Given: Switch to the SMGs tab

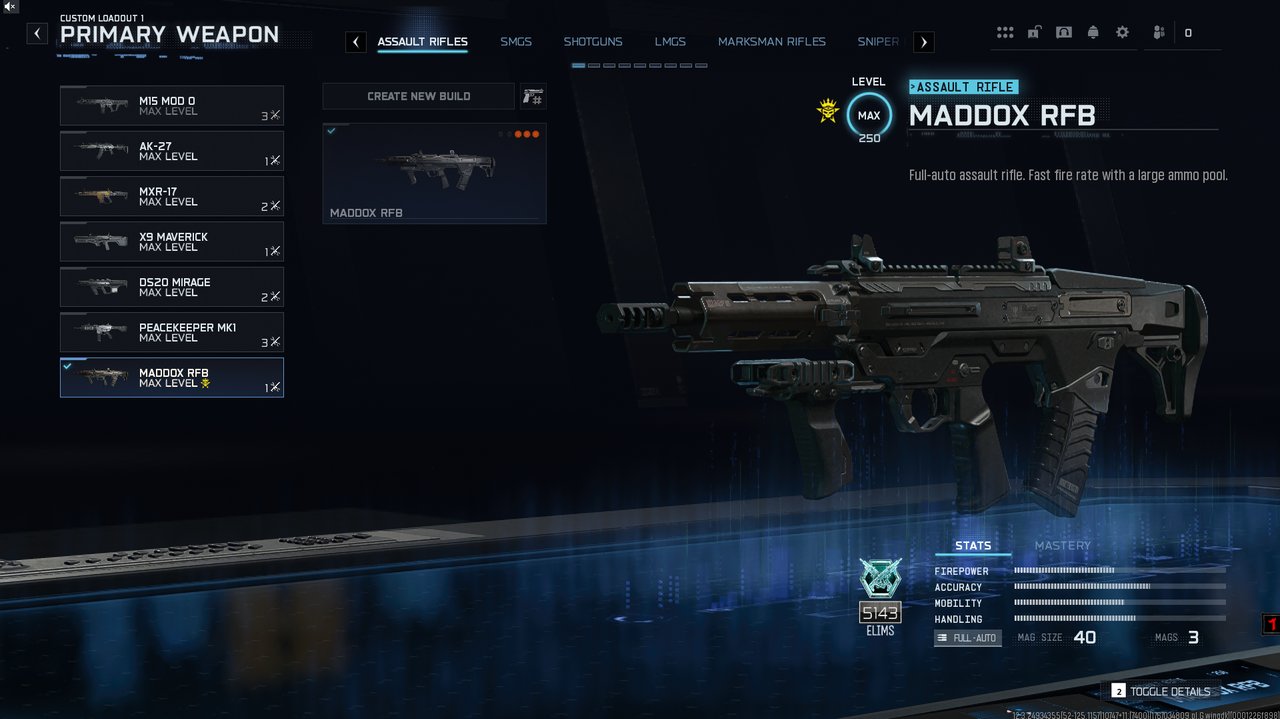Looking at the screenshot, I should click(x=516, y=42).
